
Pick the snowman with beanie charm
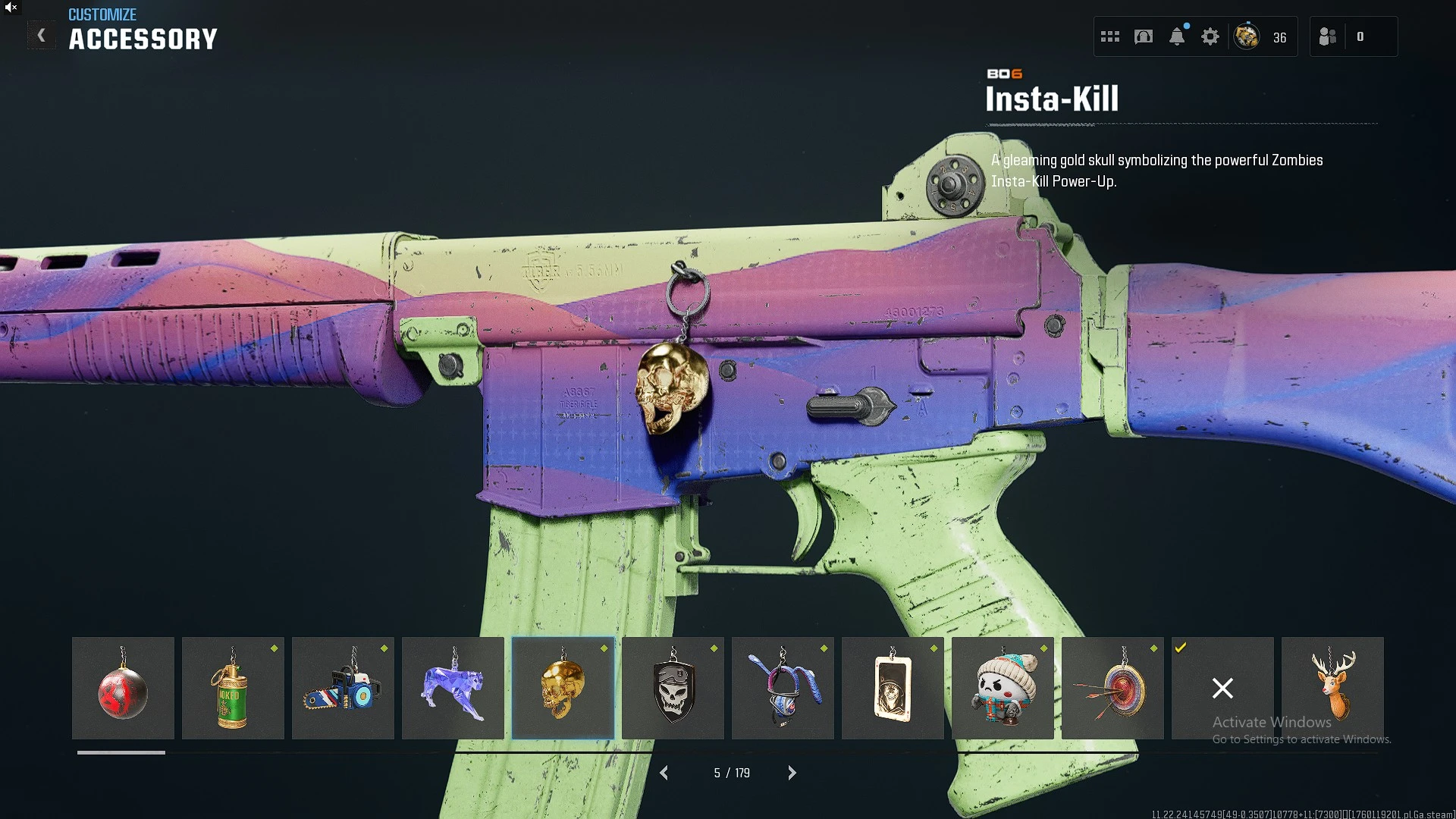coord(1003,688)
